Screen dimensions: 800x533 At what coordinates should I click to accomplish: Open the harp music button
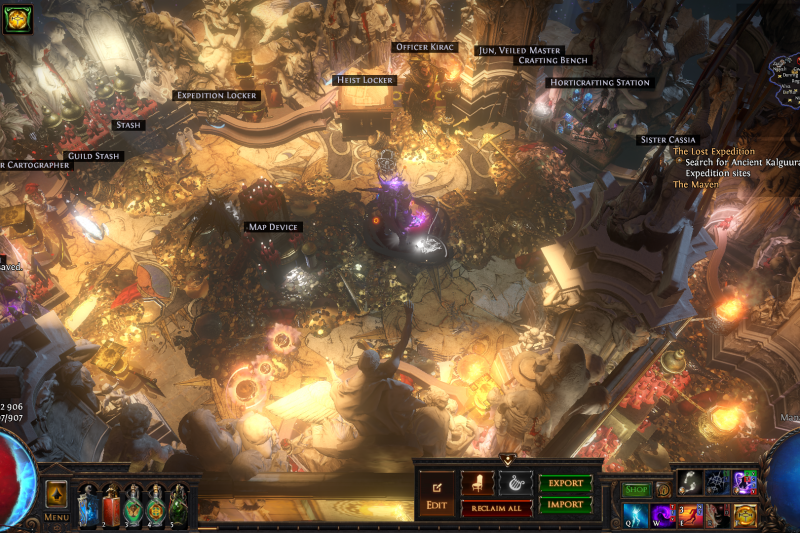[515, 483]
